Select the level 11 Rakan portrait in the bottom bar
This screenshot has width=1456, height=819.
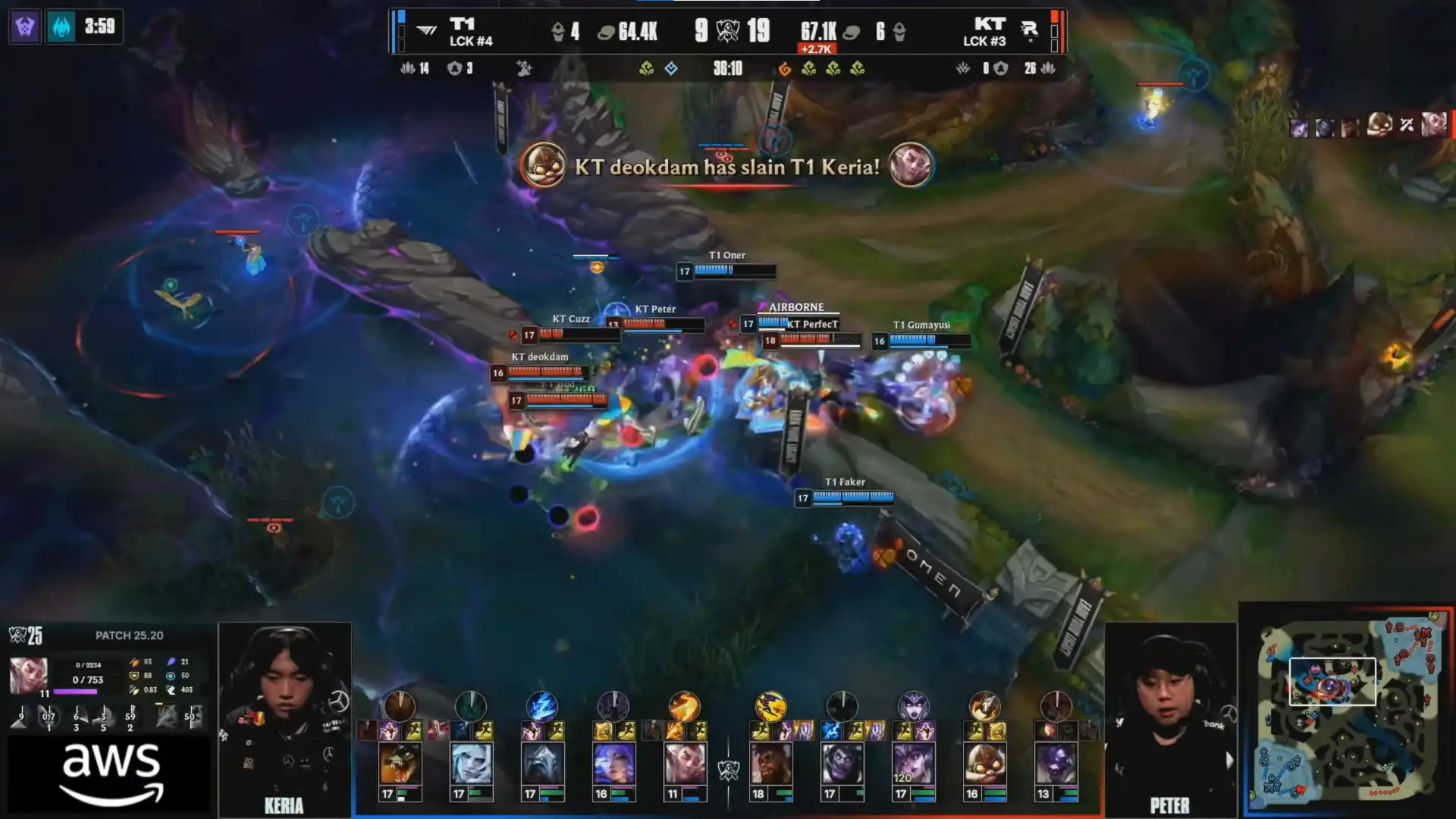pos(685,762)
